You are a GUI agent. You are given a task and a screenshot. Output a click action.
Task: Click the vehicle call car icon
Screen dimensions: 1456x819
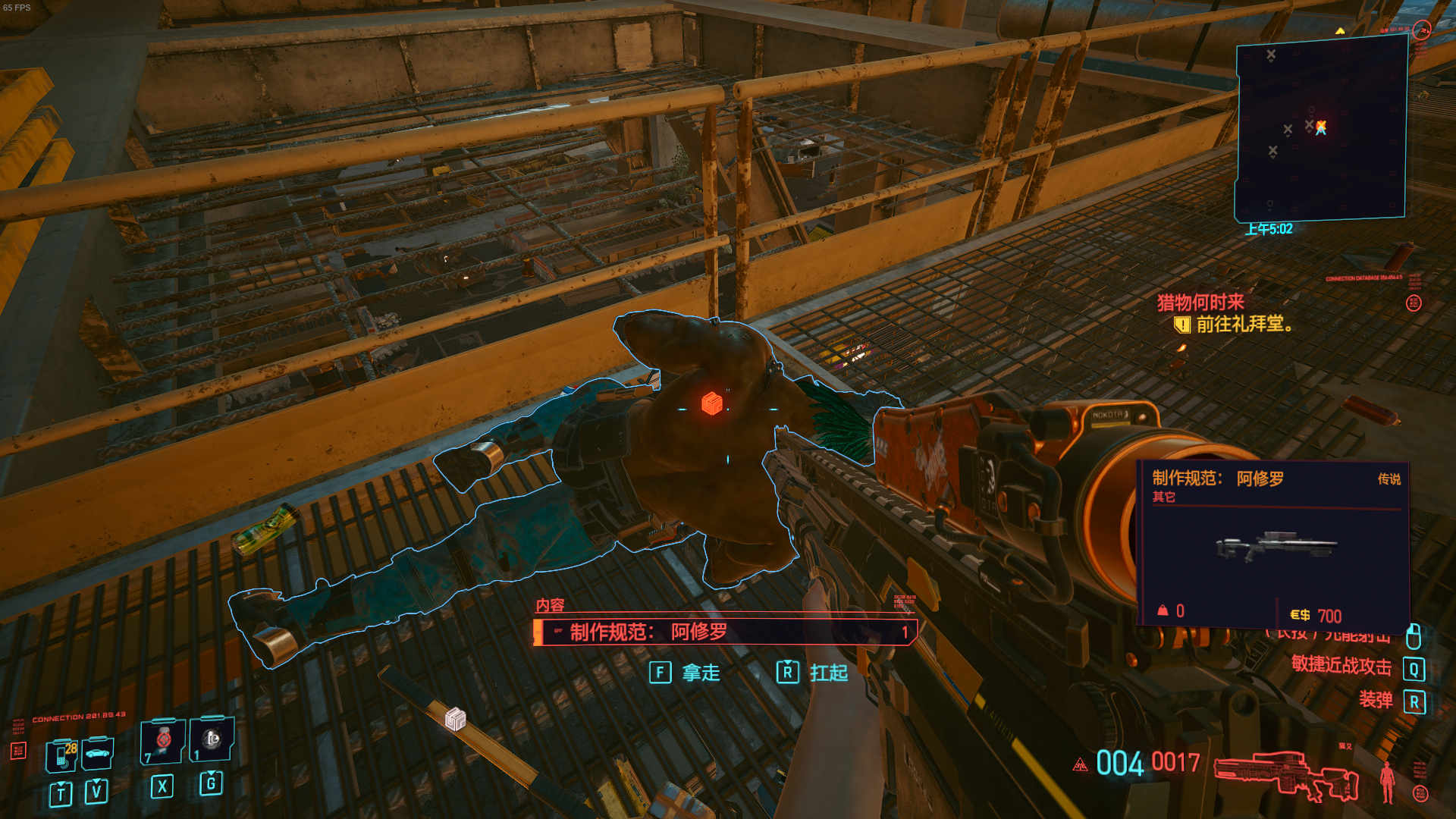pos(97,752)
